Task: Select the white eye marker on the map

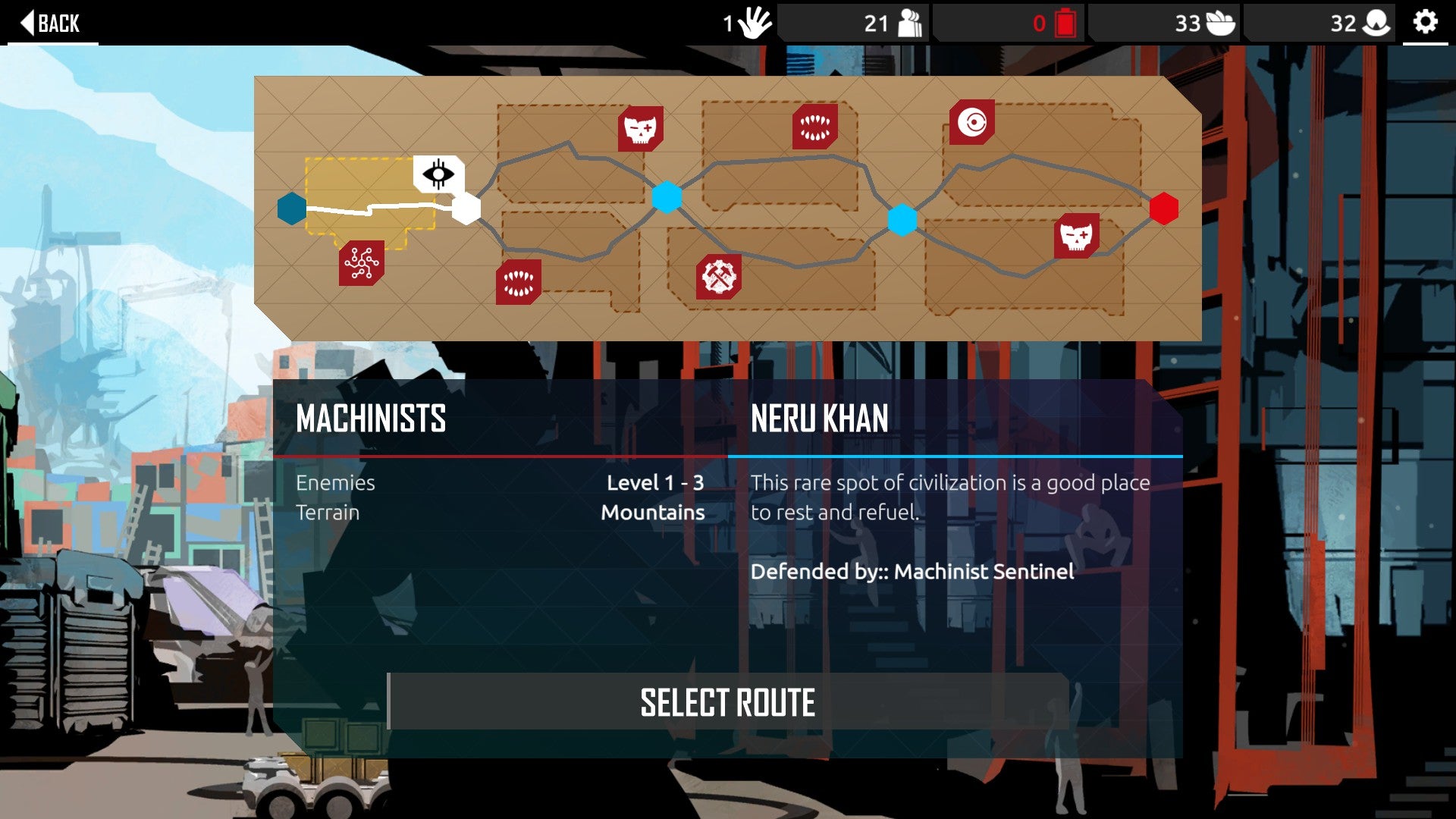Action: pos(438,174)
